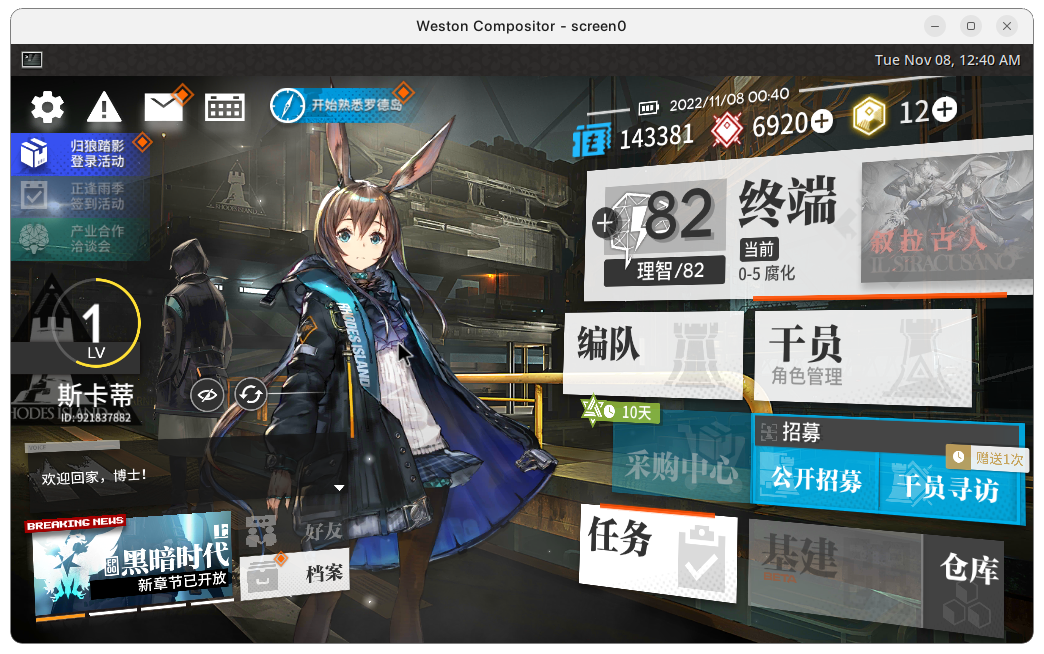Maximize the Weston Compositor window
The height and width of the screenshot is (654, 1044).
point(970,26)
